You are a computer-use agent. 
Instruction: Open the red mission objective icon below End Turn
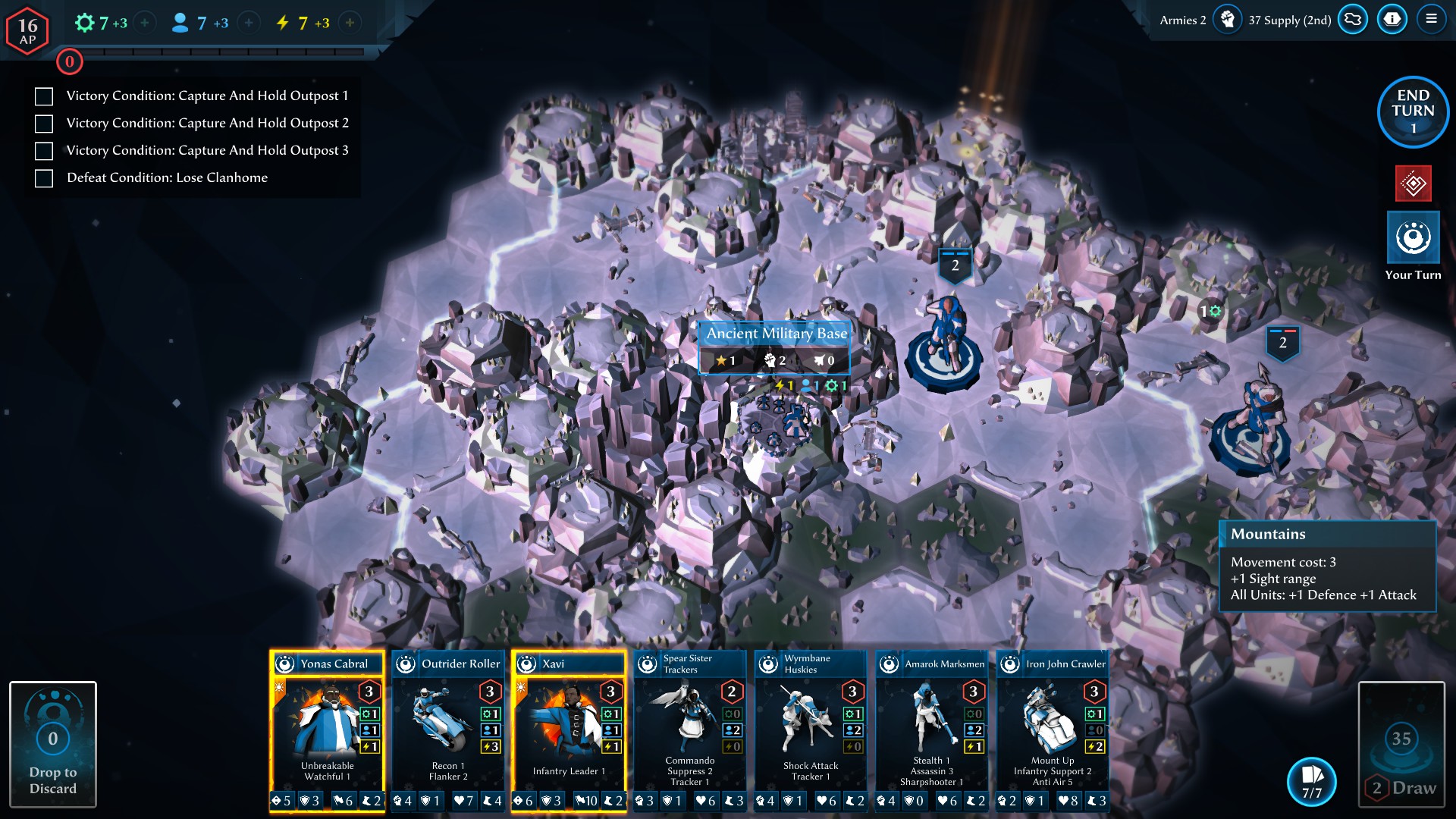pyautogui.click(x=1412, y=184)
